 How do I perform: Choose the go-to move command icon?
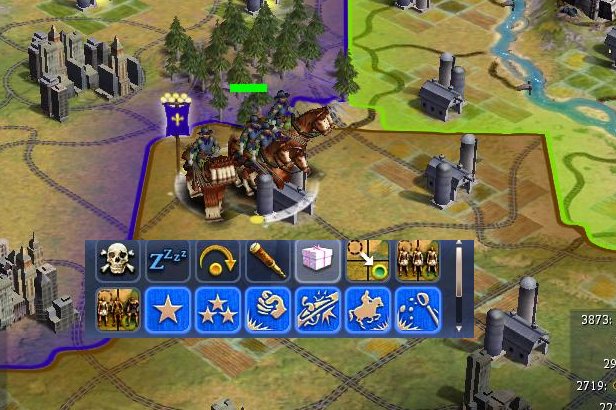tap(366, 260)
